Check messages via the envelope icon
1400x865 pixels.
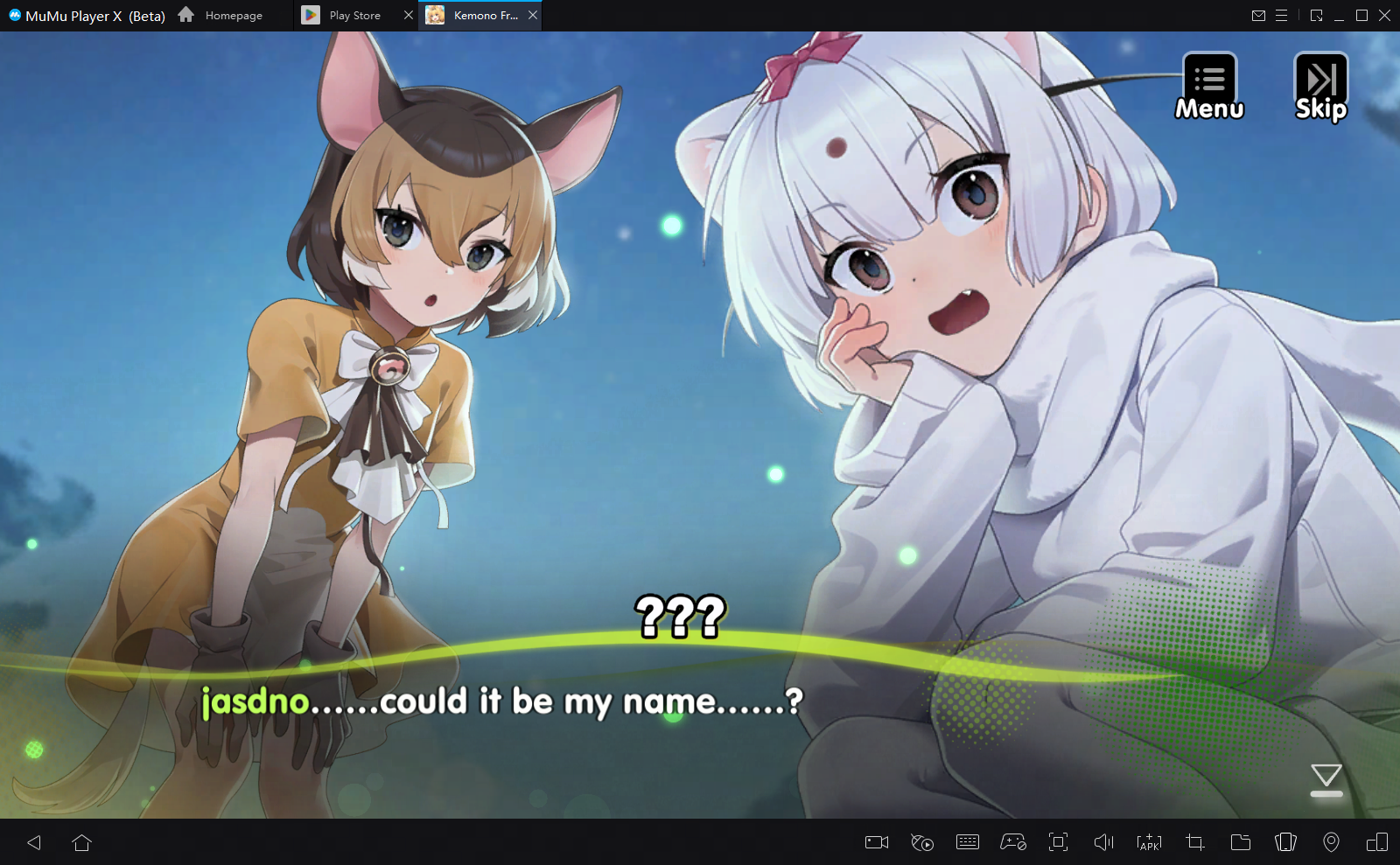(x=1260, y=15)
